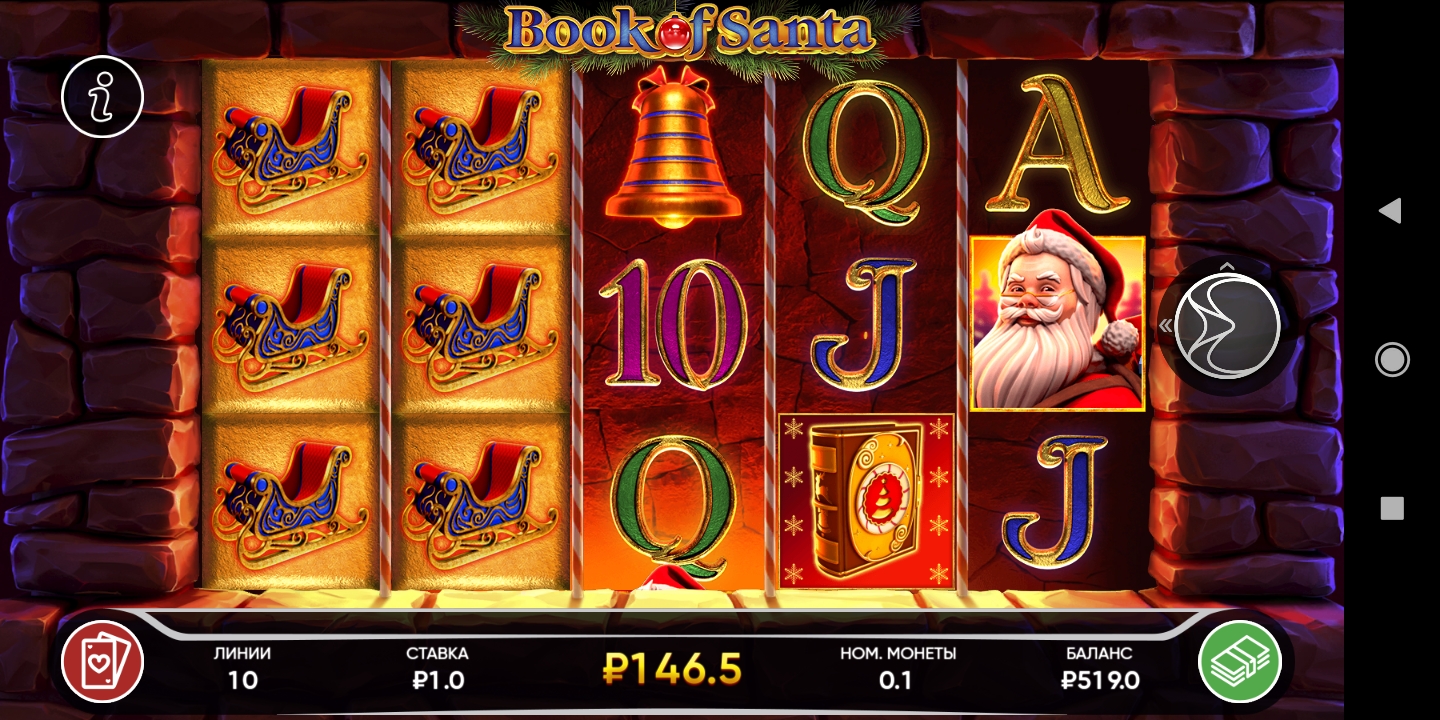
Task: Tap the green cash collect button
Action: pyautogui.click(x=1240, y=662)
